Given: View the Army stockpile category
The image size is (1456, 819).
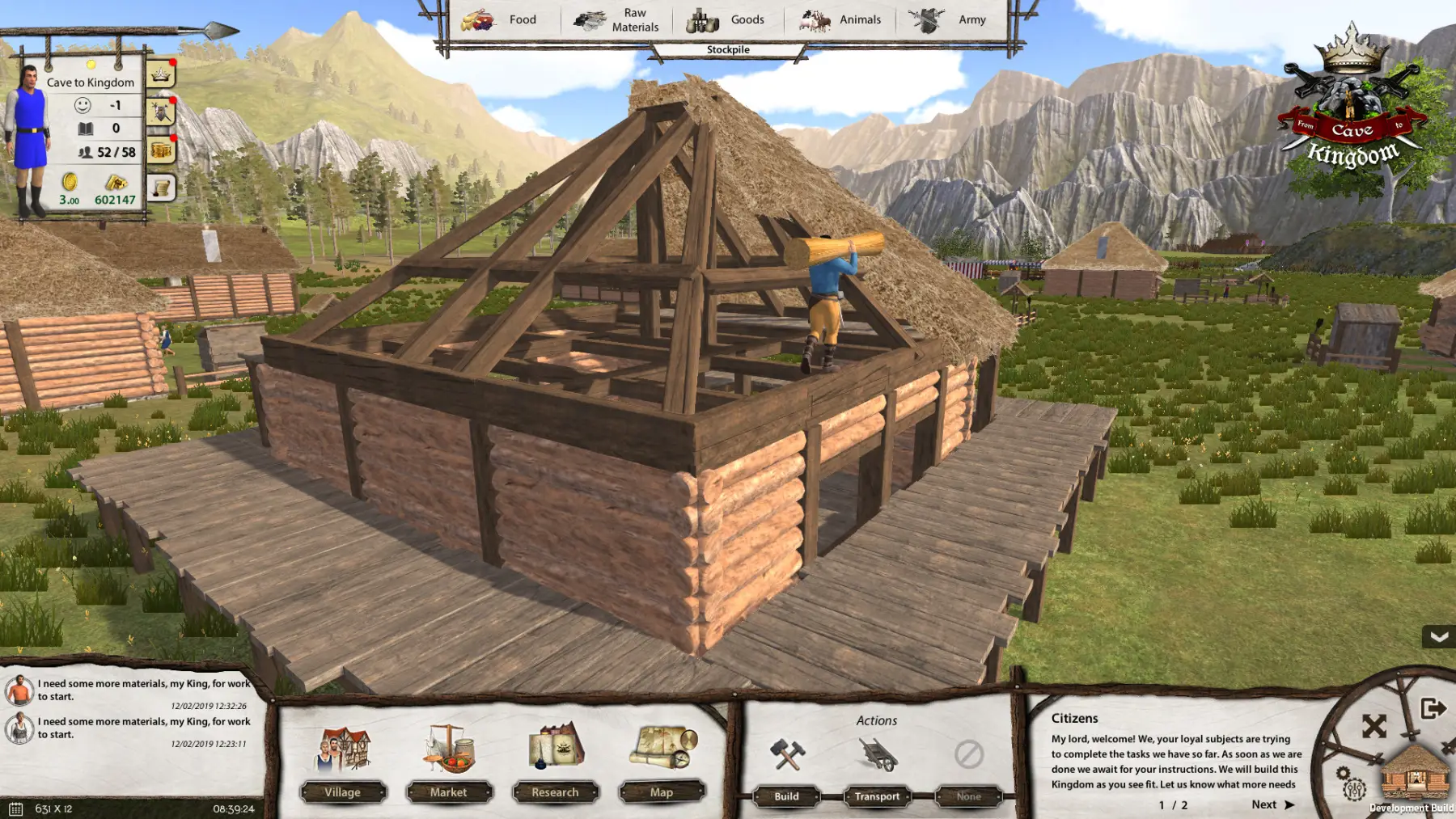Looking at the screenshot, I should click(948, 19).
